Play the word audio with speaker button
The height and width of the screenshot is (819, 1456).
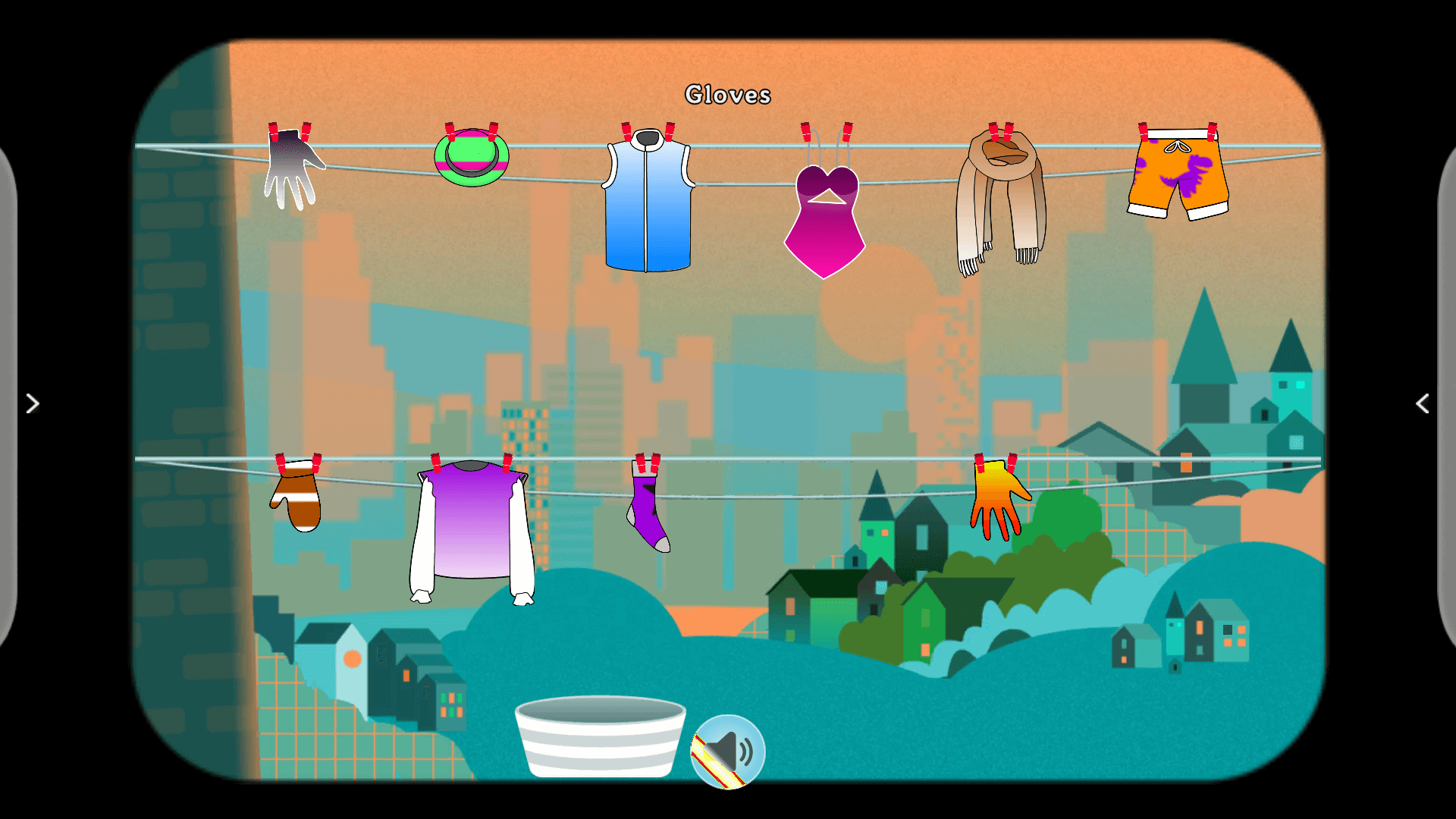(728, 751)
